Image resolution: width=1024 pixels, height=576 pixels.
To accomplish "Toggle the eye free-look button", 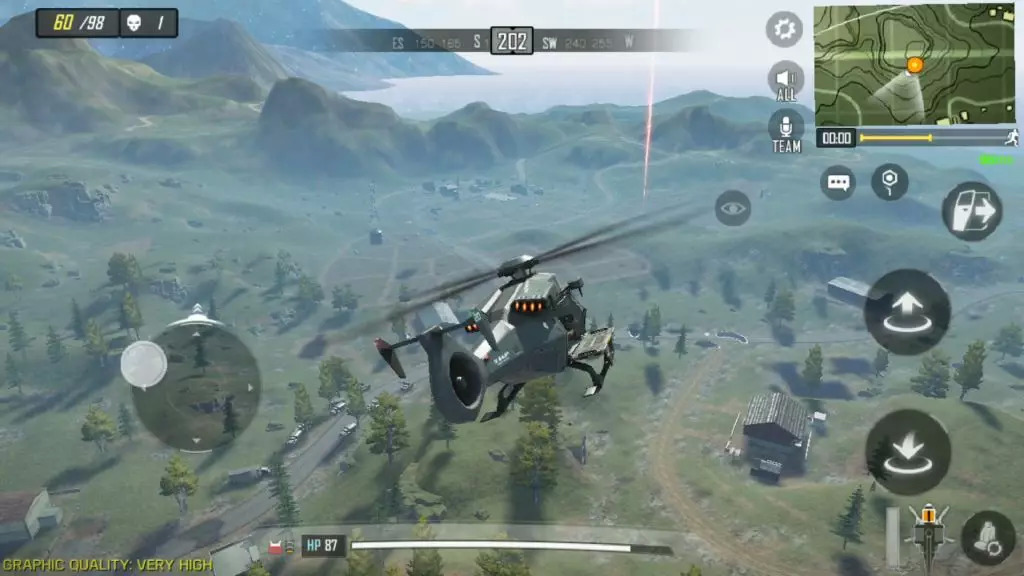I will tap(733, 209).
